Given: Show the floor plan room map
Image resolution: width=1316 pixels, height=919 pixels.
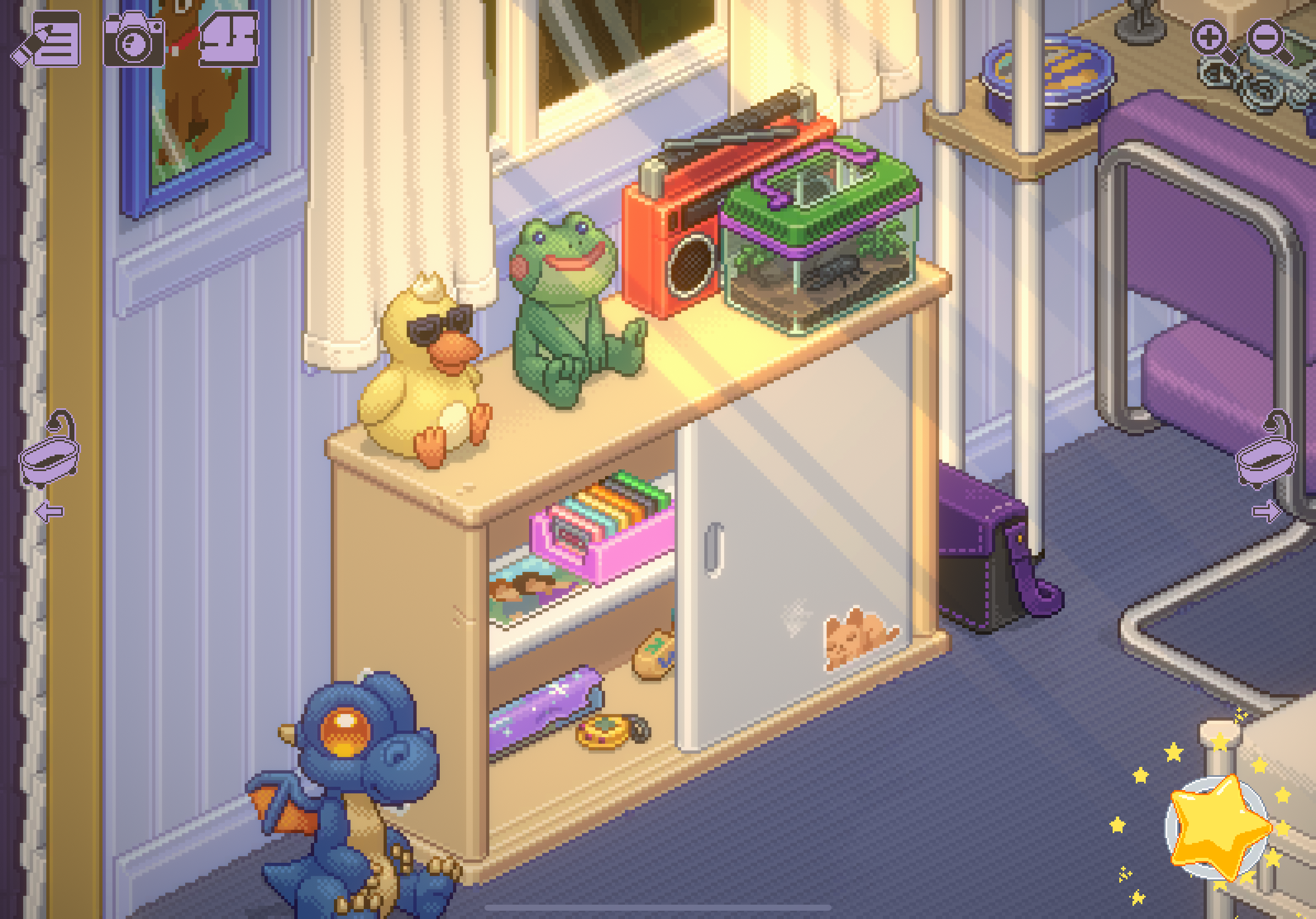Looking at the screenshot, I should pos(228,39).
